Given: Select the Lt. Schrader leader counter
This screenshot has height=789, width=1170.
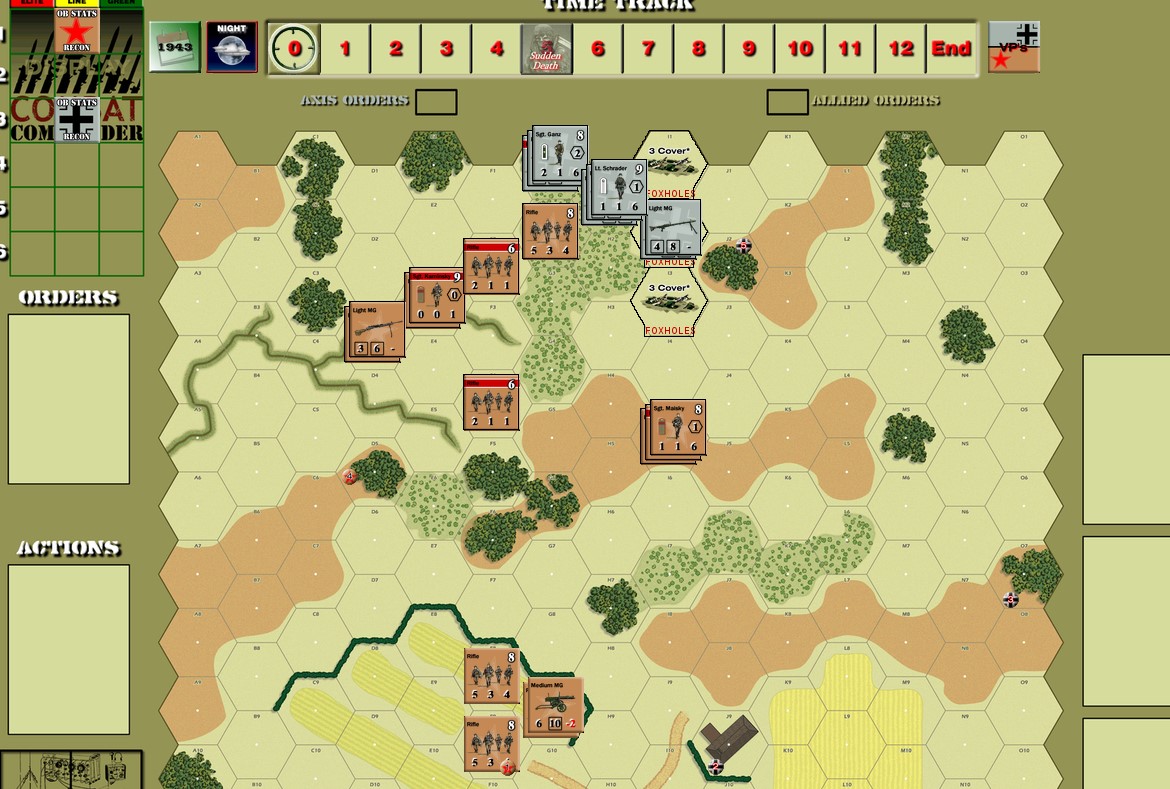Looking at the screenshot, I should pyautogui.click(x=619, y=189).
